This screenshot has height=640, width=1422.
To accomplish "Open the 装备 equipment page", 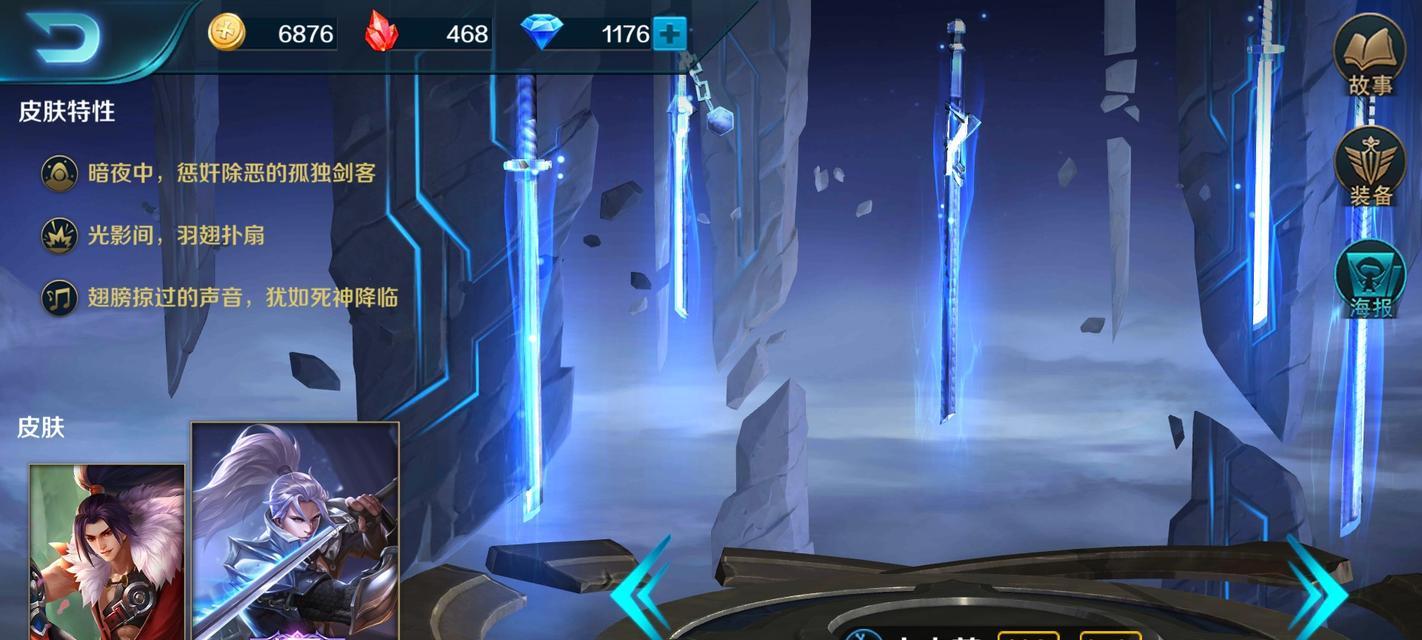I will 1369,167.
